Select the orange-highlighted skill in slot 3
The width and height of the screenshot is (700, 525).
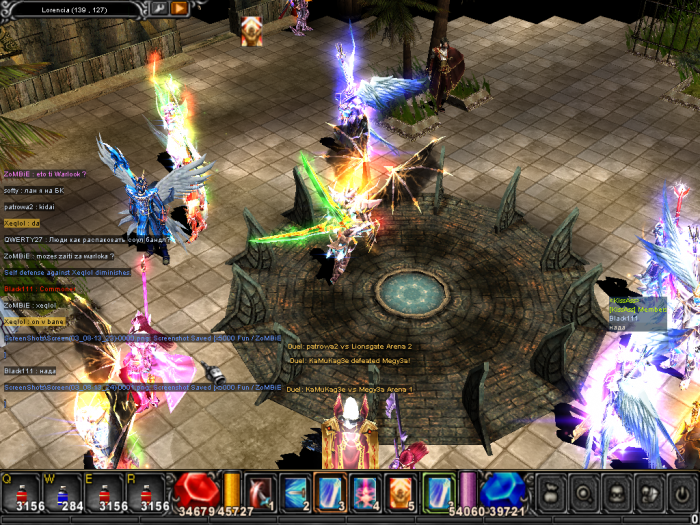point(330,492)
